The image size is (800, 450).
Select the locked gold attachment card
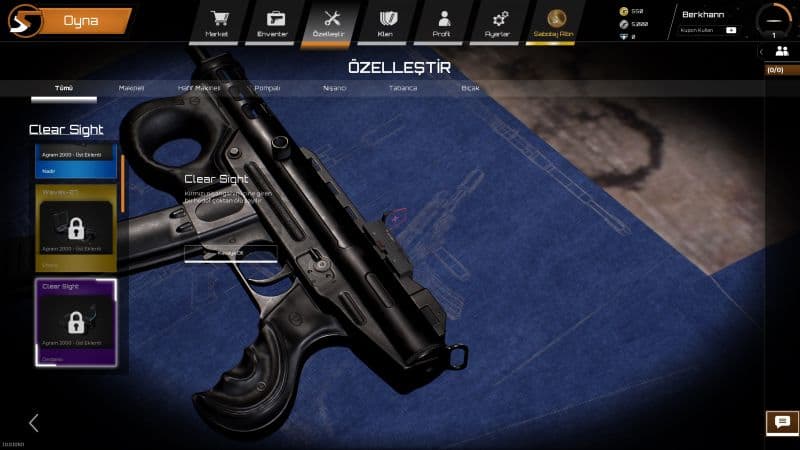76,228
